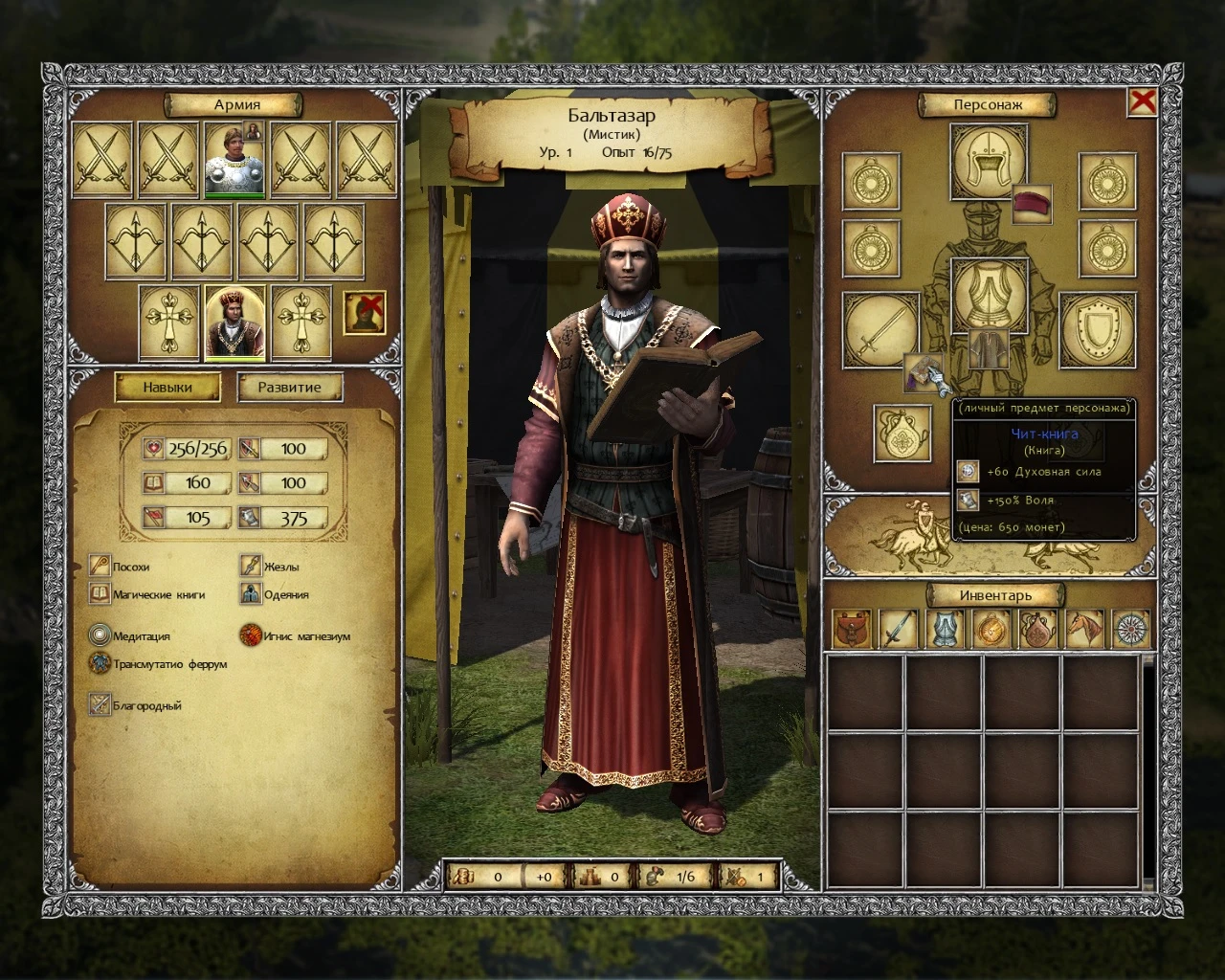Screen dimensions: 1225x980
Task: Select Бальтазар's portrait in the army panel
Action: coord(233,323)
